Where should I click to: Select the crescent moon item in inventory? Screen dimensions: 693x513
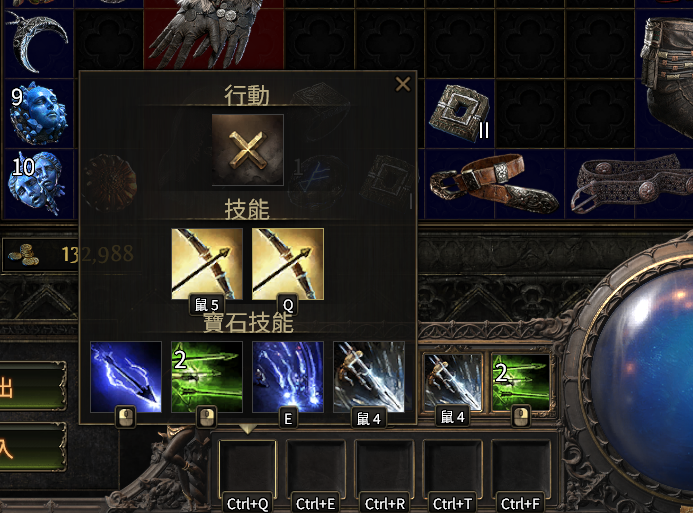(39, 38)
